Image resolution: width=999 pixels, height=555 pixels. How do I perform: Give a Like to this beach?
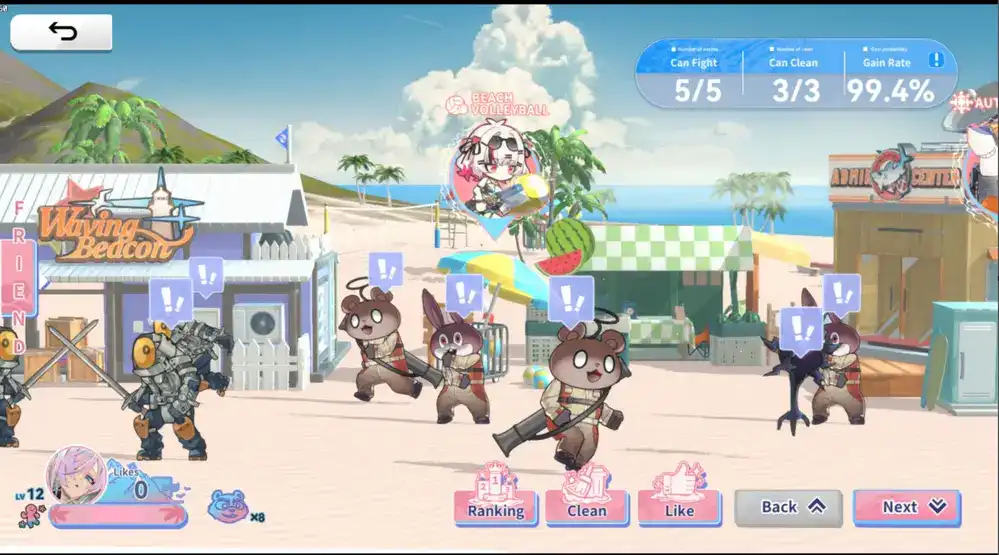point(678,507)
